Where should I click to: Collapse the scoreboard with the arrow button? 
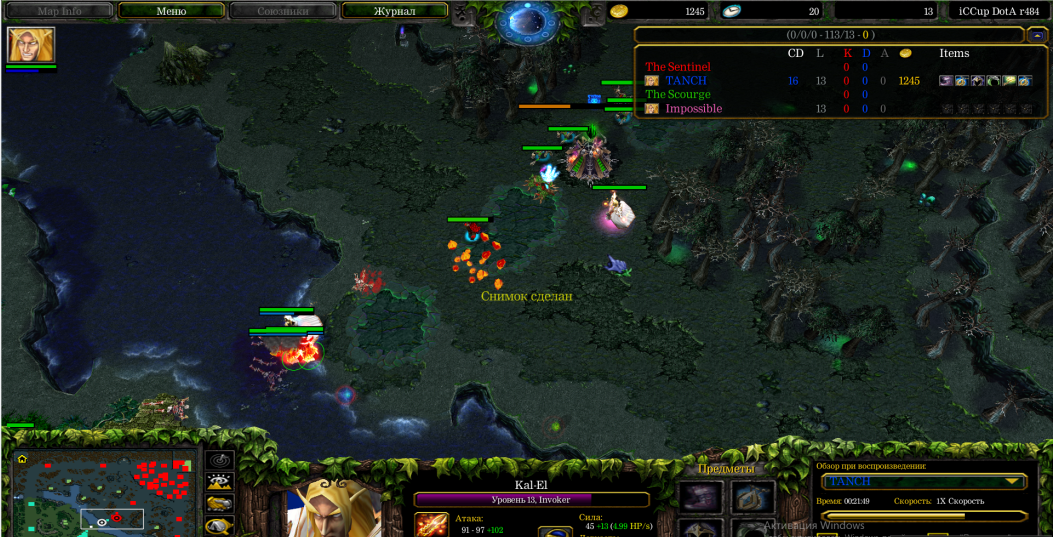[x=1037, y=35]
